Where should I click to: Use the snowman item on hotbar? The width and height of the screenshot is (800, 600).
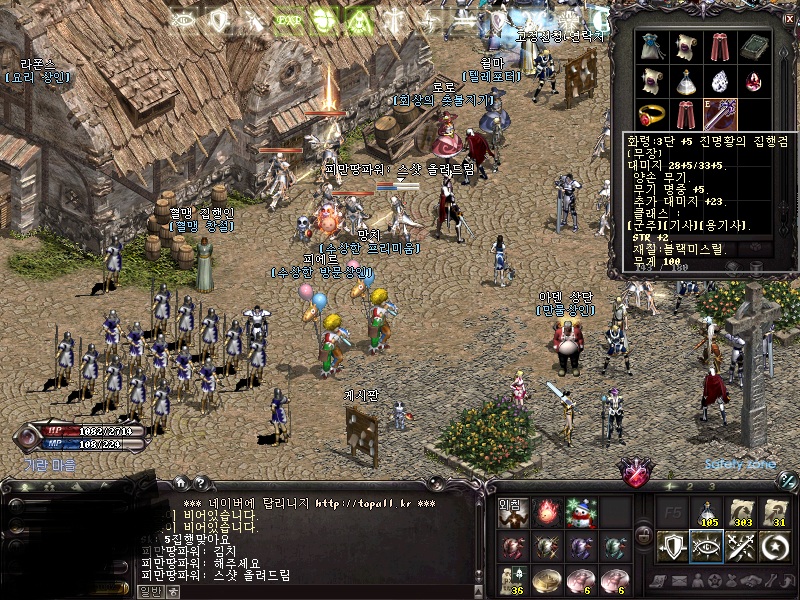(581, 513)
